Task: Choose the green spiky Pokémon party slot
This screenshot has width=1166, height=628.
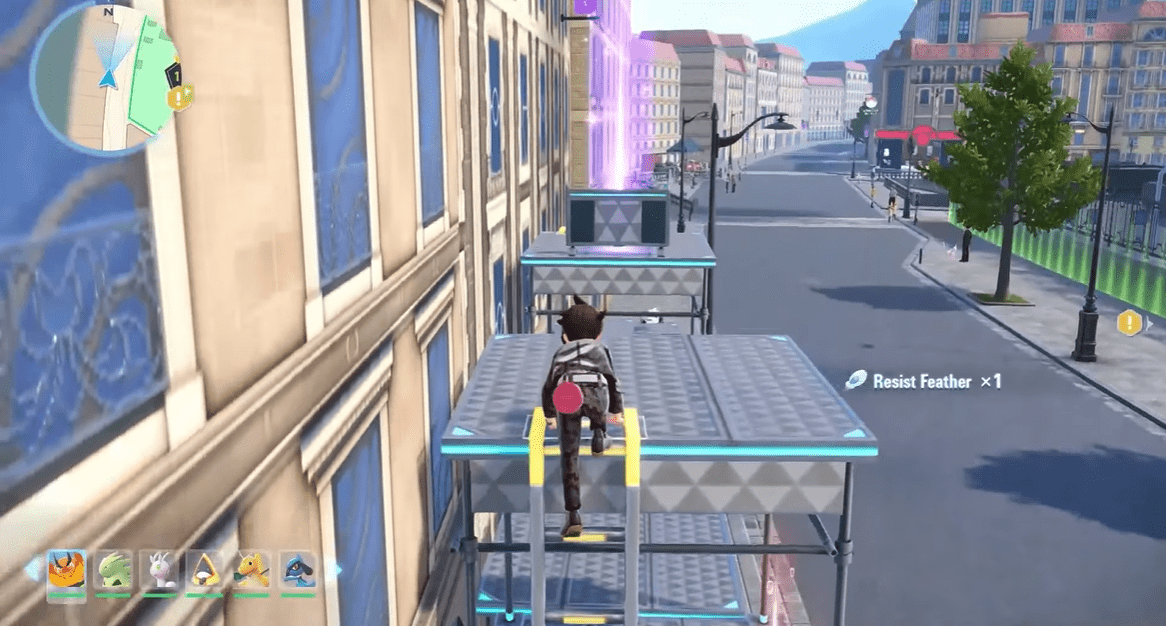Action: coord(113,571)
